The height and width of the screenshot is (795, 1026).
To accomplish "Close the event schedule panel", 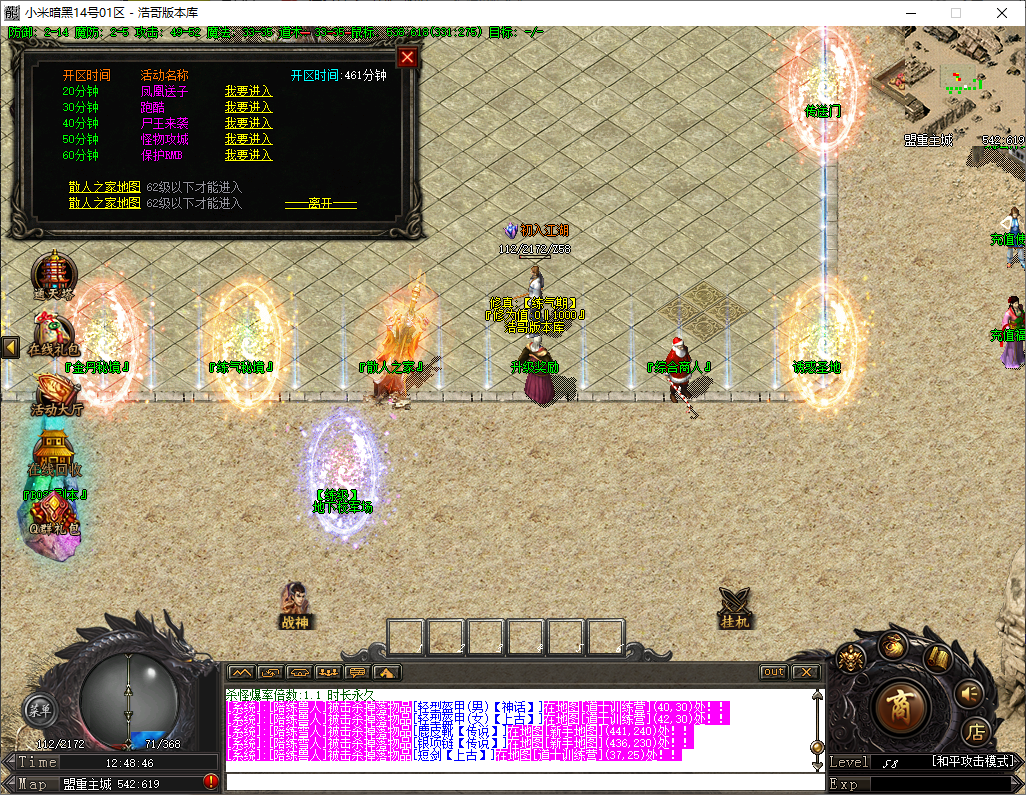I will [x=406, y=57].
